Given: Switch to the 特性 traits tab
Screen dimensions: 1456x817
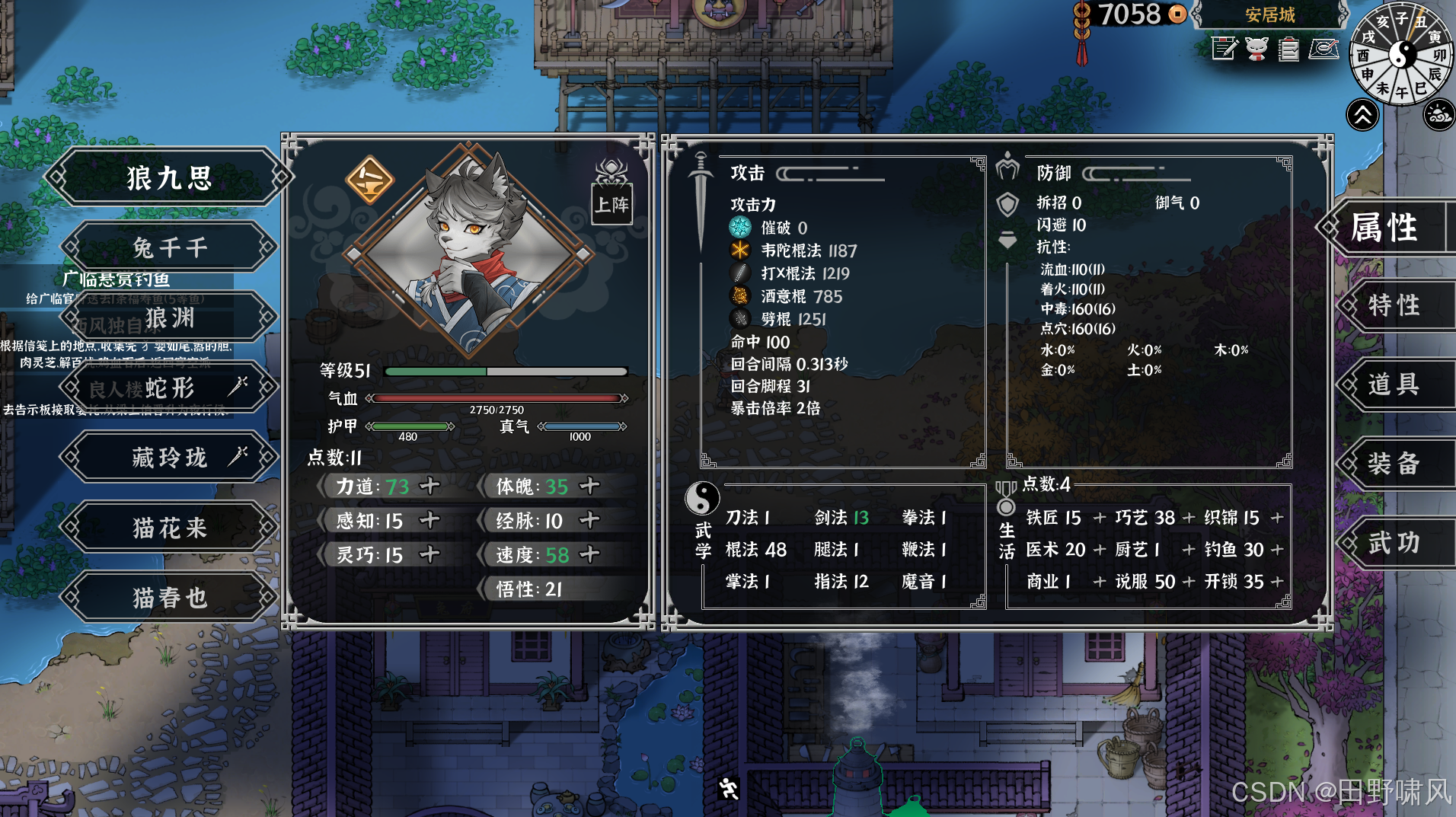Looking at the screenshot, I should click(x=1394, y=305).
